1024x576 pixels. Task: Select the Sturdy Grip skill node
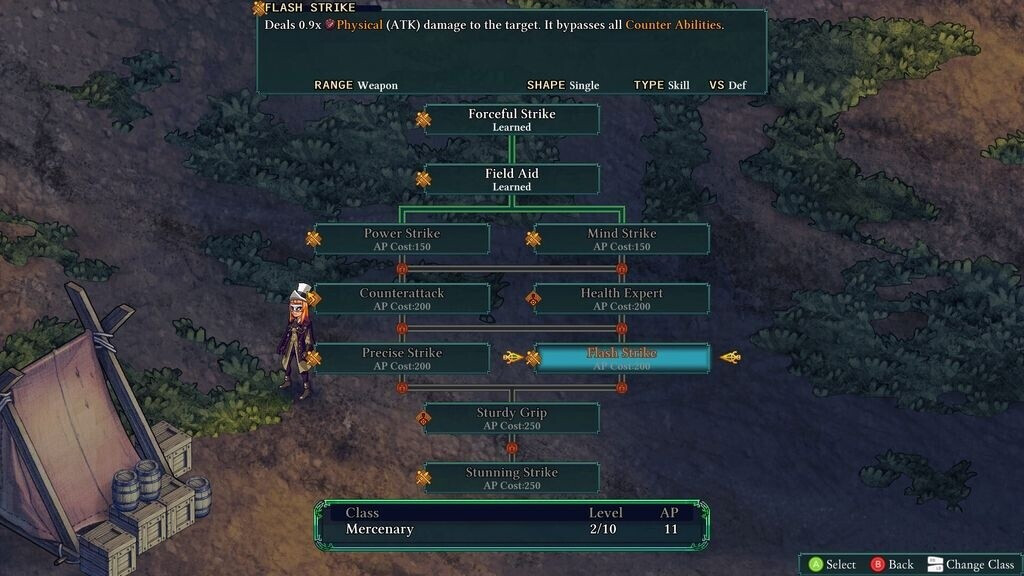511,418
